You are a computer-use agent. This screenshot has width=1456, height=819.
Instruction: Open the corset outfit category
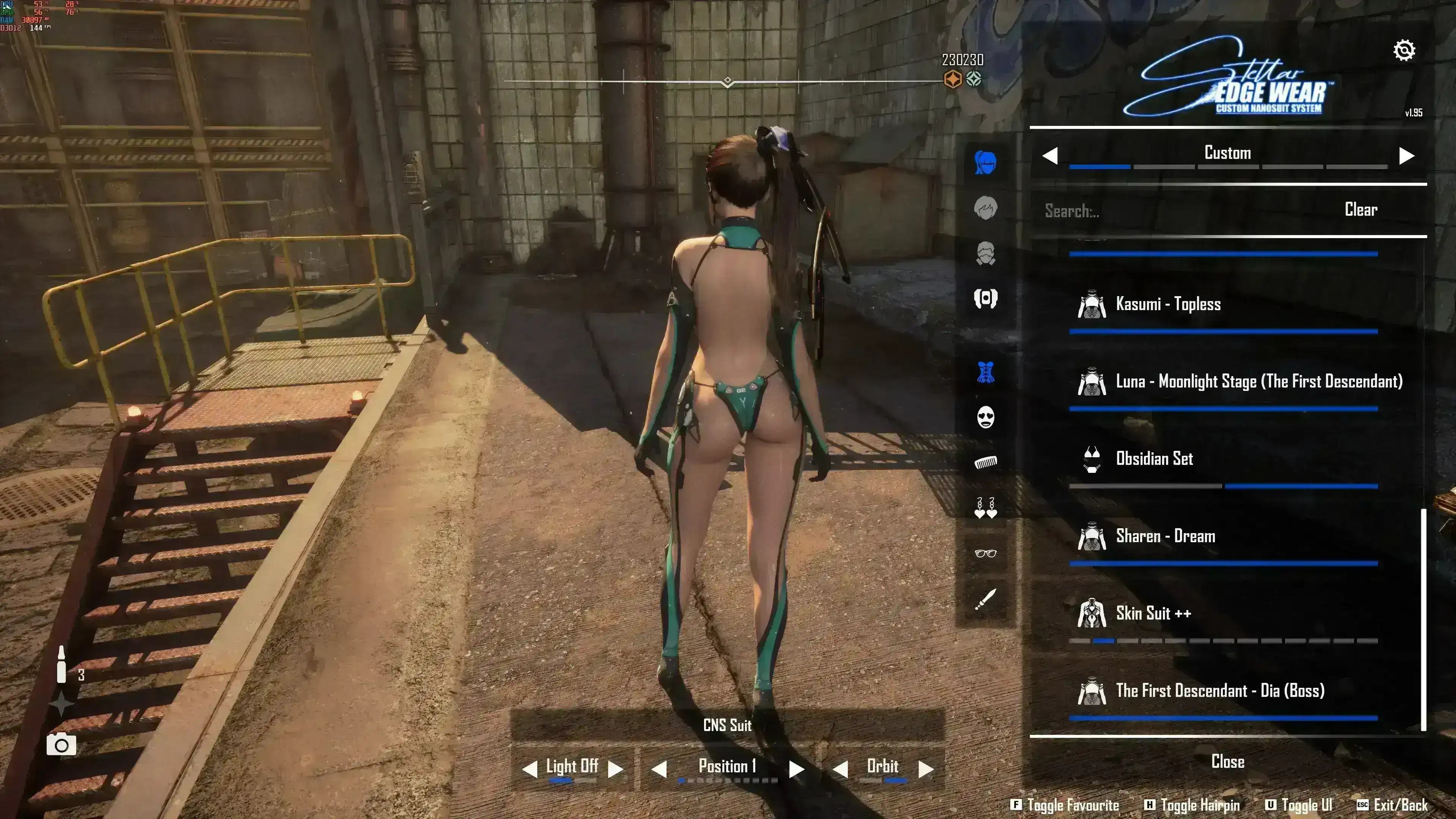[986, 372]
